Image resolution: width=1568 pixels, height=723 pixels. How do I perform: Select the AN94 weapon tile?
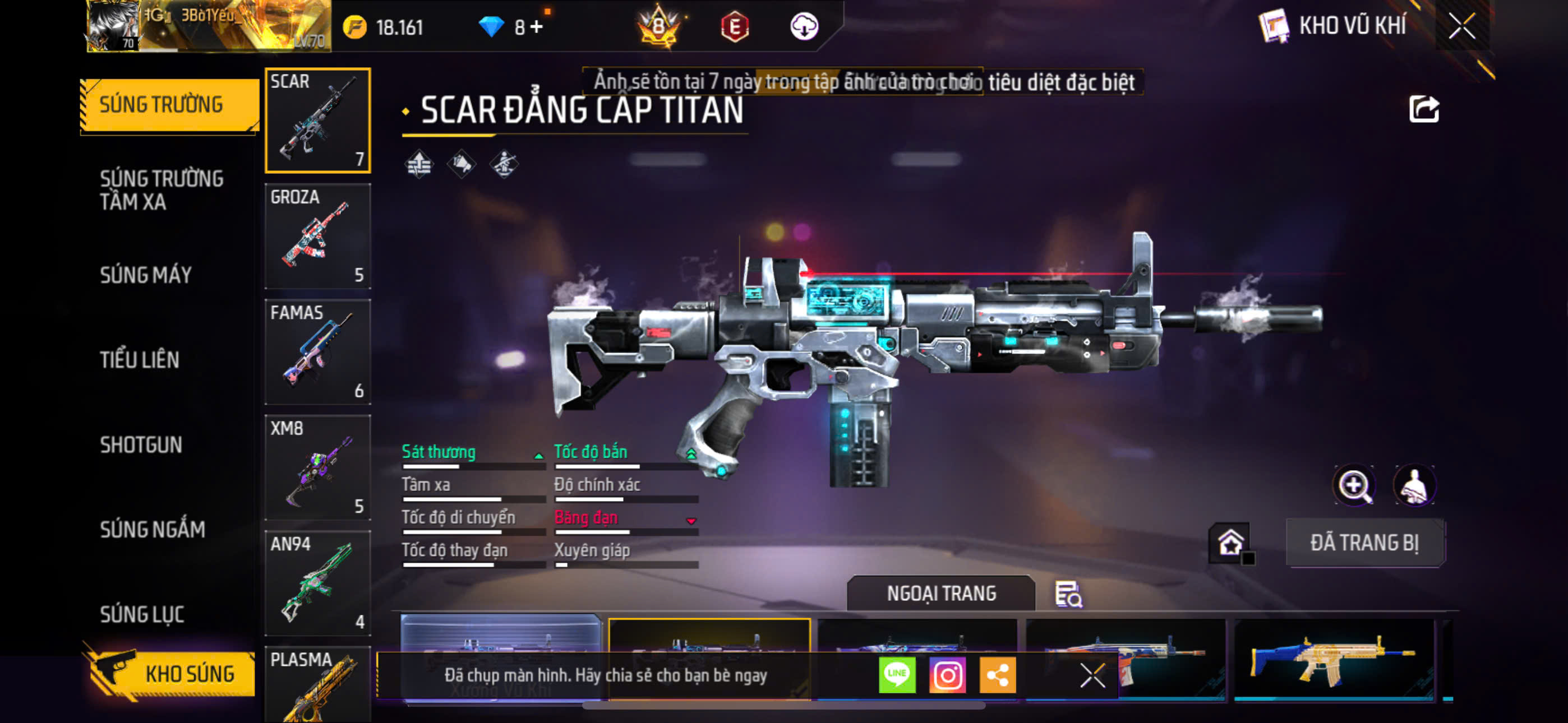[317, 583]
